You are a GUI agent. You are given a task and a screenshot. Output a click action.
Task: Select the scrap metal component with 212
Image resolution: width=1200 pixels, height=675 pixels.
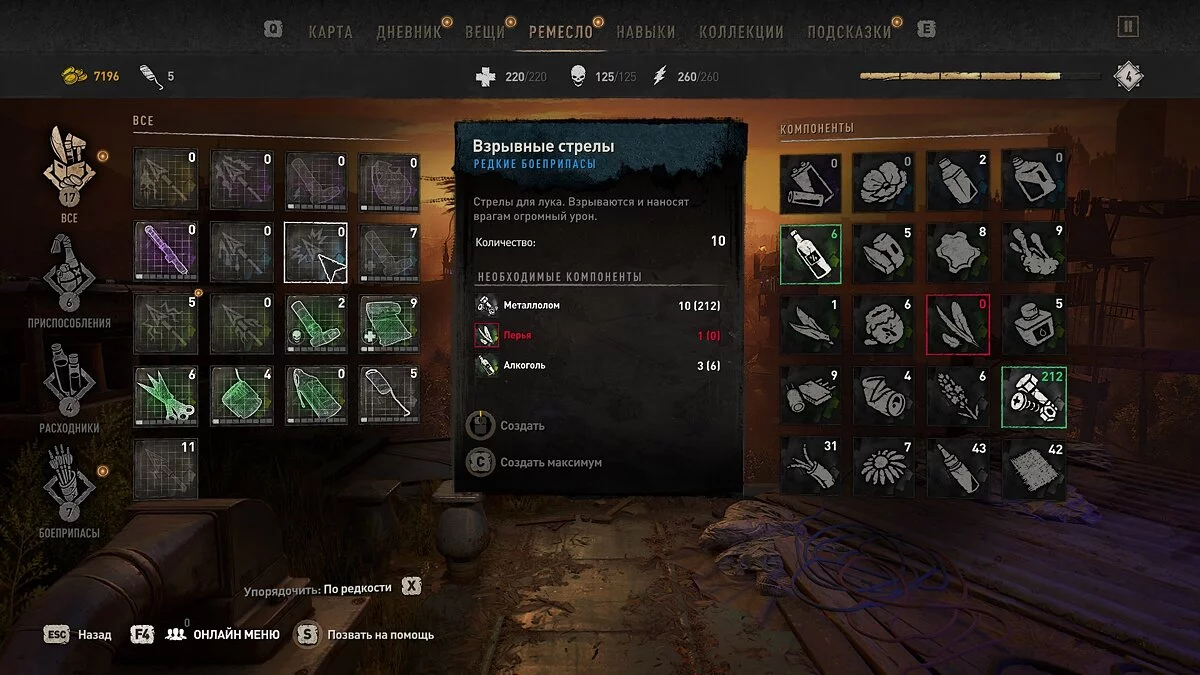tap(1033, 396)
